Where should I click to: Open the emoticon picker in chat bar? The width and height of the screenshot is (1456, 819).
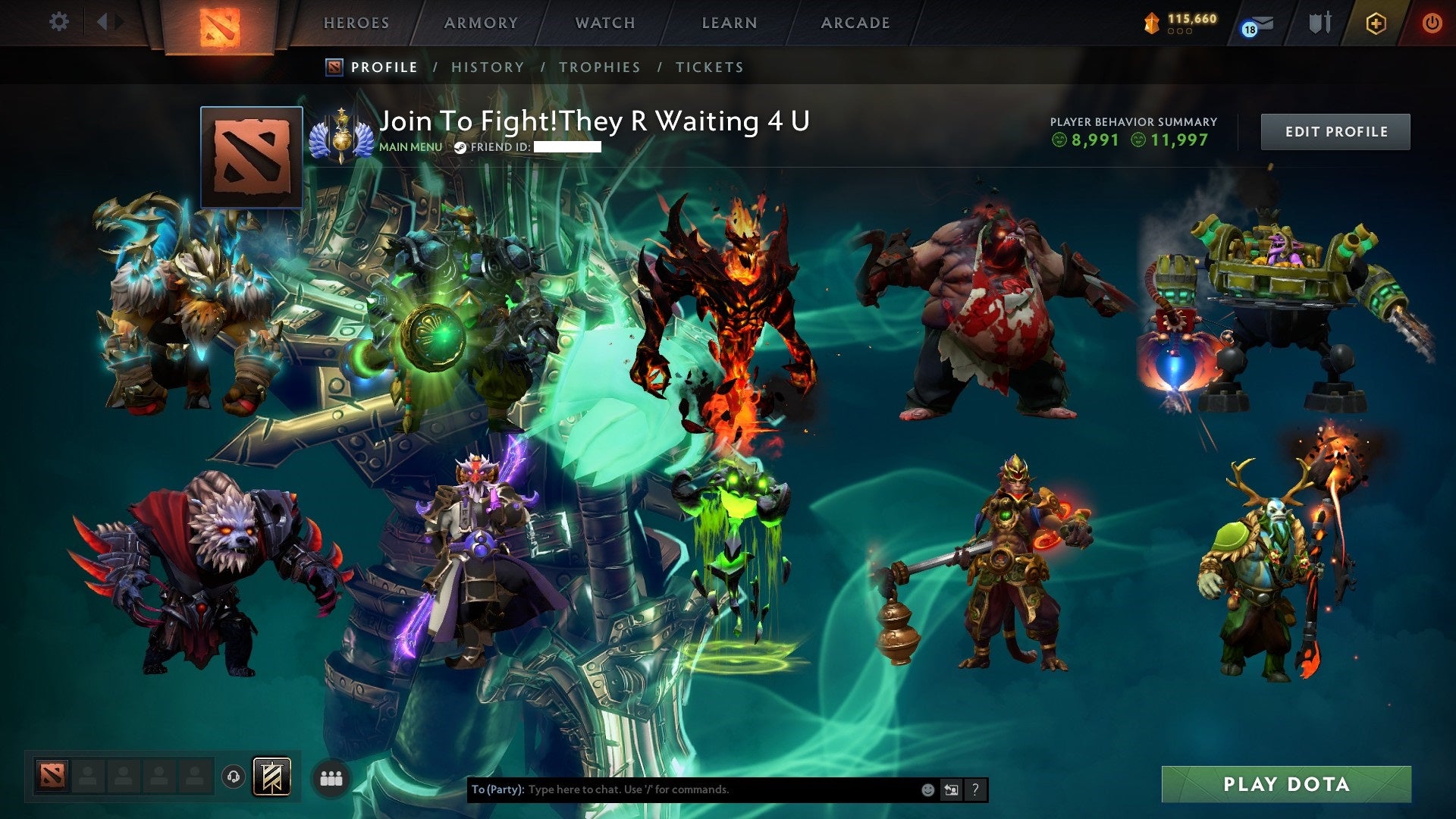coord(927,789)
